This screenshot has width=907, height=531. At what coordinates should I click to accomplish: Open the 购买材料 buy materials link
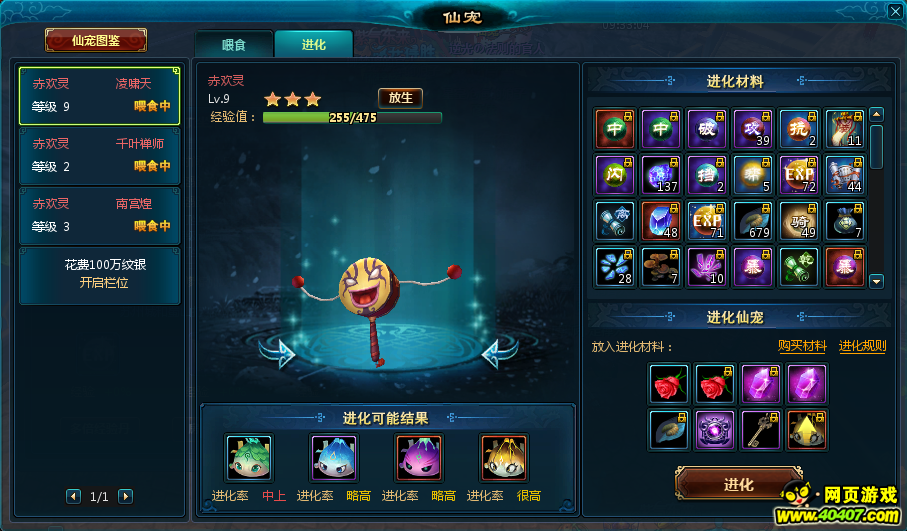[x=802, y=346]
